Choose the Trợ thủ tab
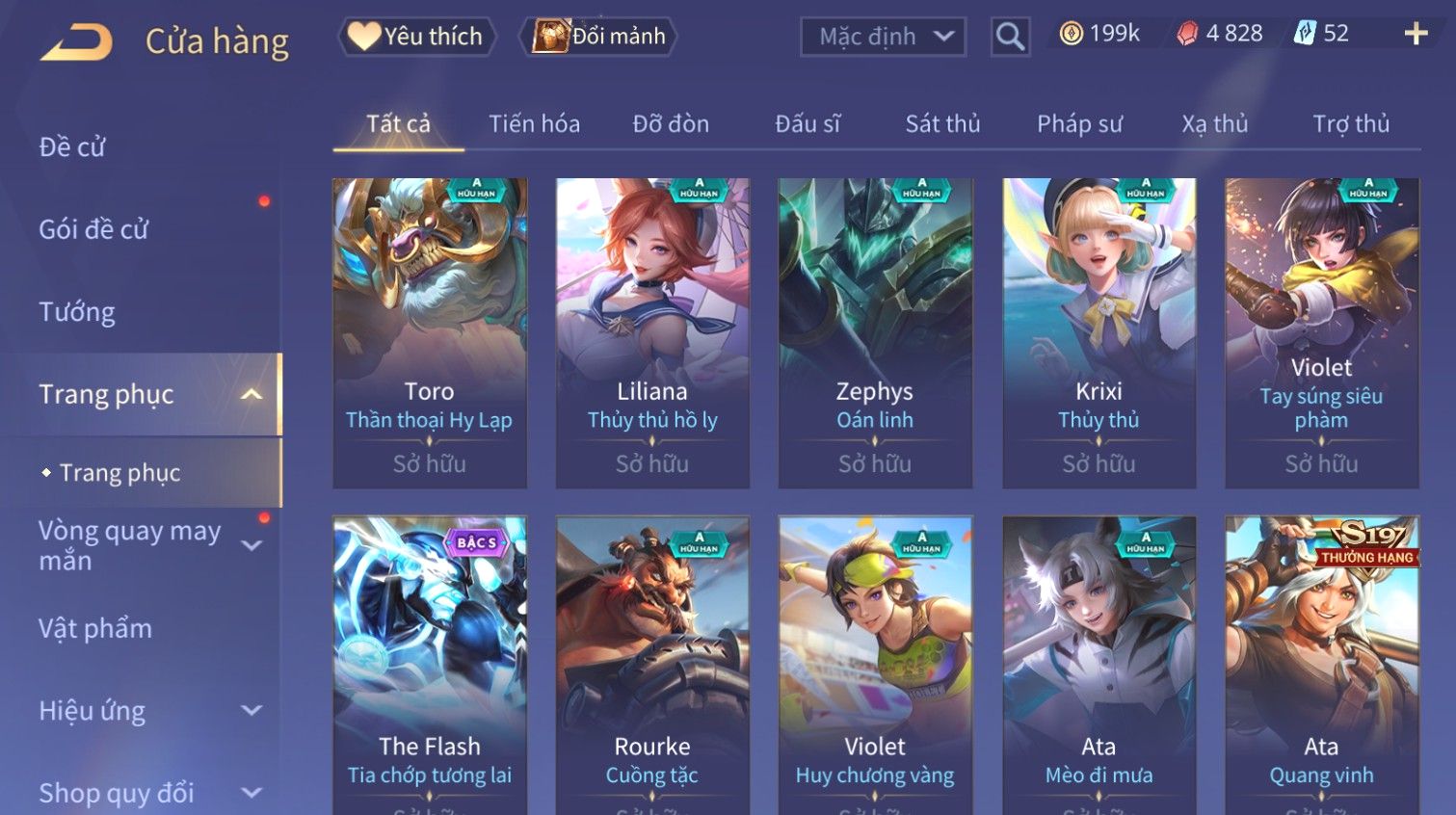The width and height of the screenshot is (1456, 815). click(x=1351, y=123)
